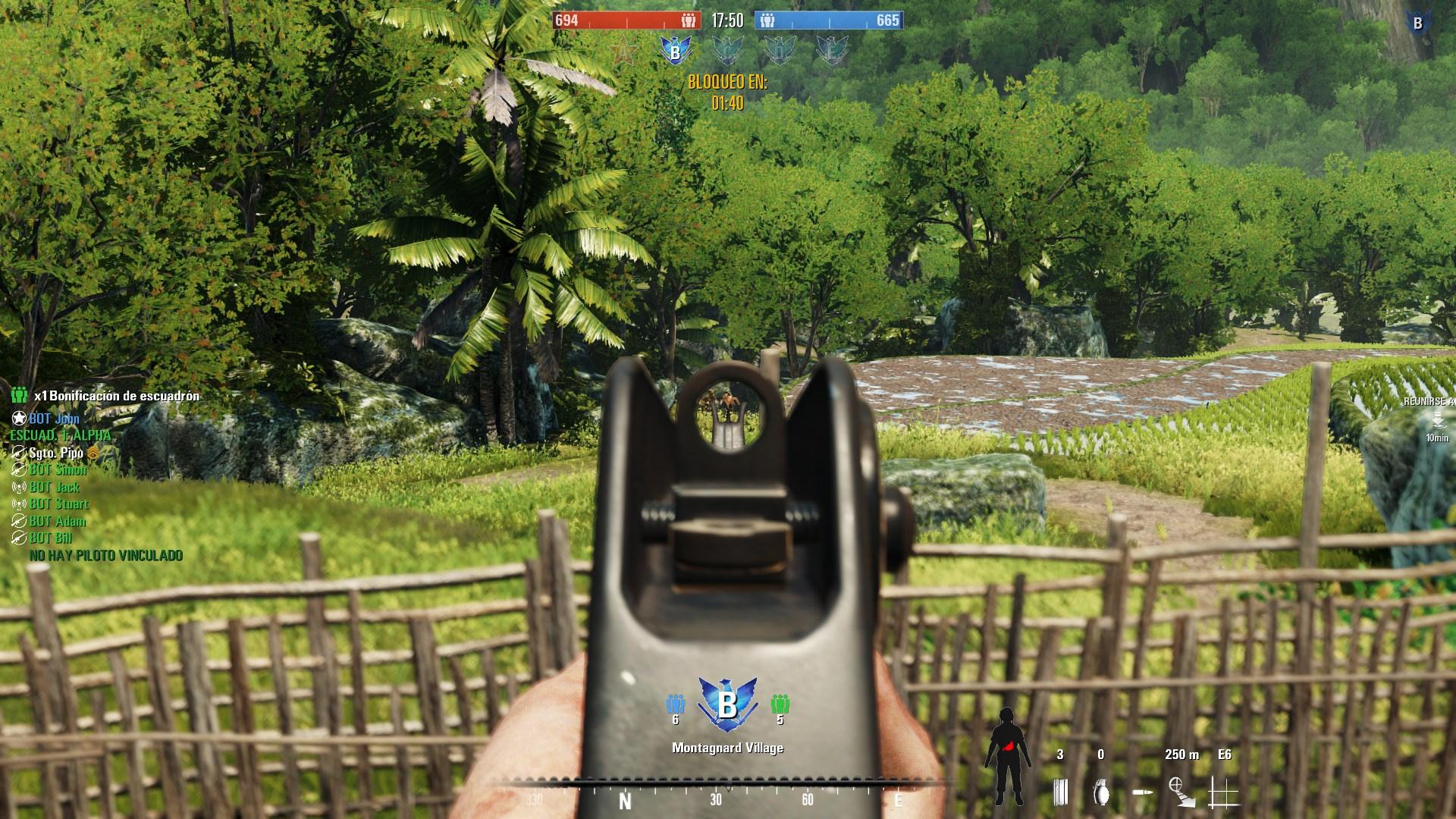Click the magazine ammo icon
Image resolution: width=1456 pixels, height=819 pixels.
point(1060,792)
